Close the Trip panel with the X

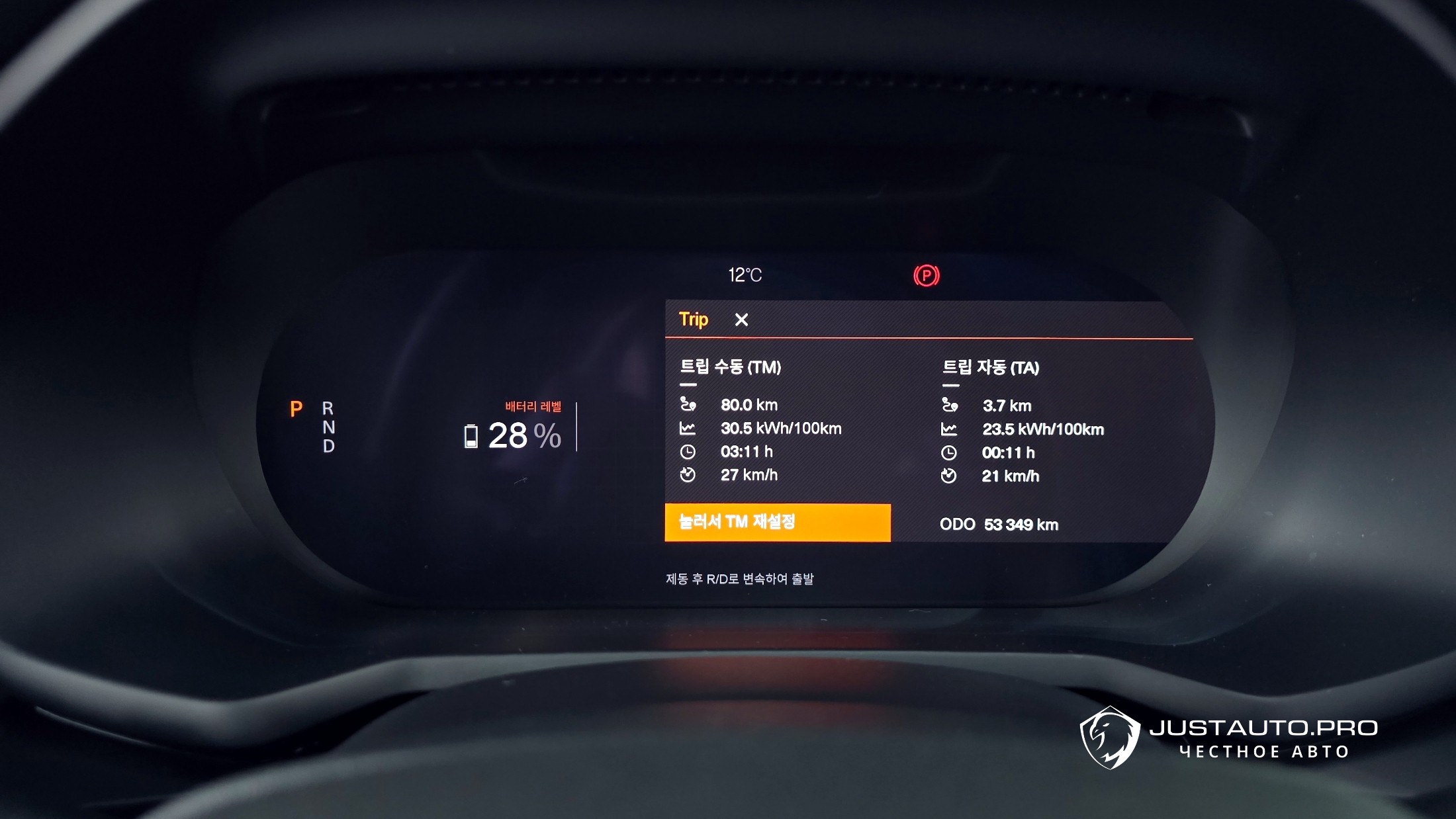741,320
